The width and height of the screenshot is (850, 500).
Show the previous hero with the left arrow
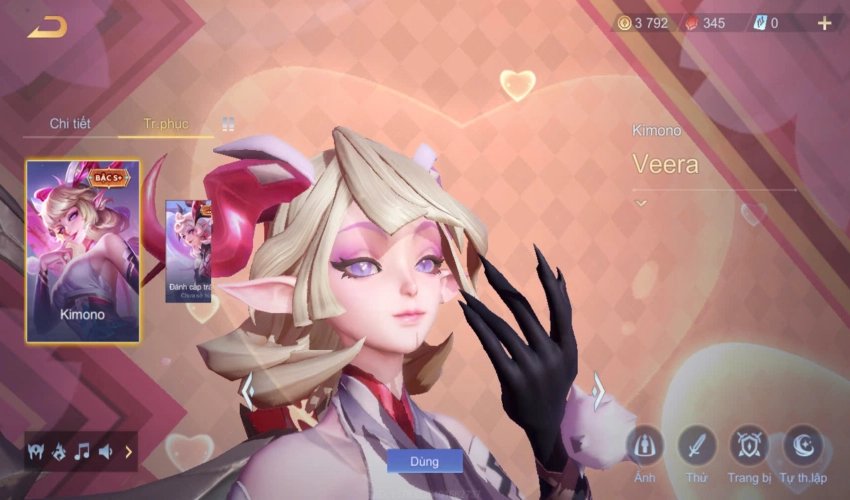[x=247, y=391]
